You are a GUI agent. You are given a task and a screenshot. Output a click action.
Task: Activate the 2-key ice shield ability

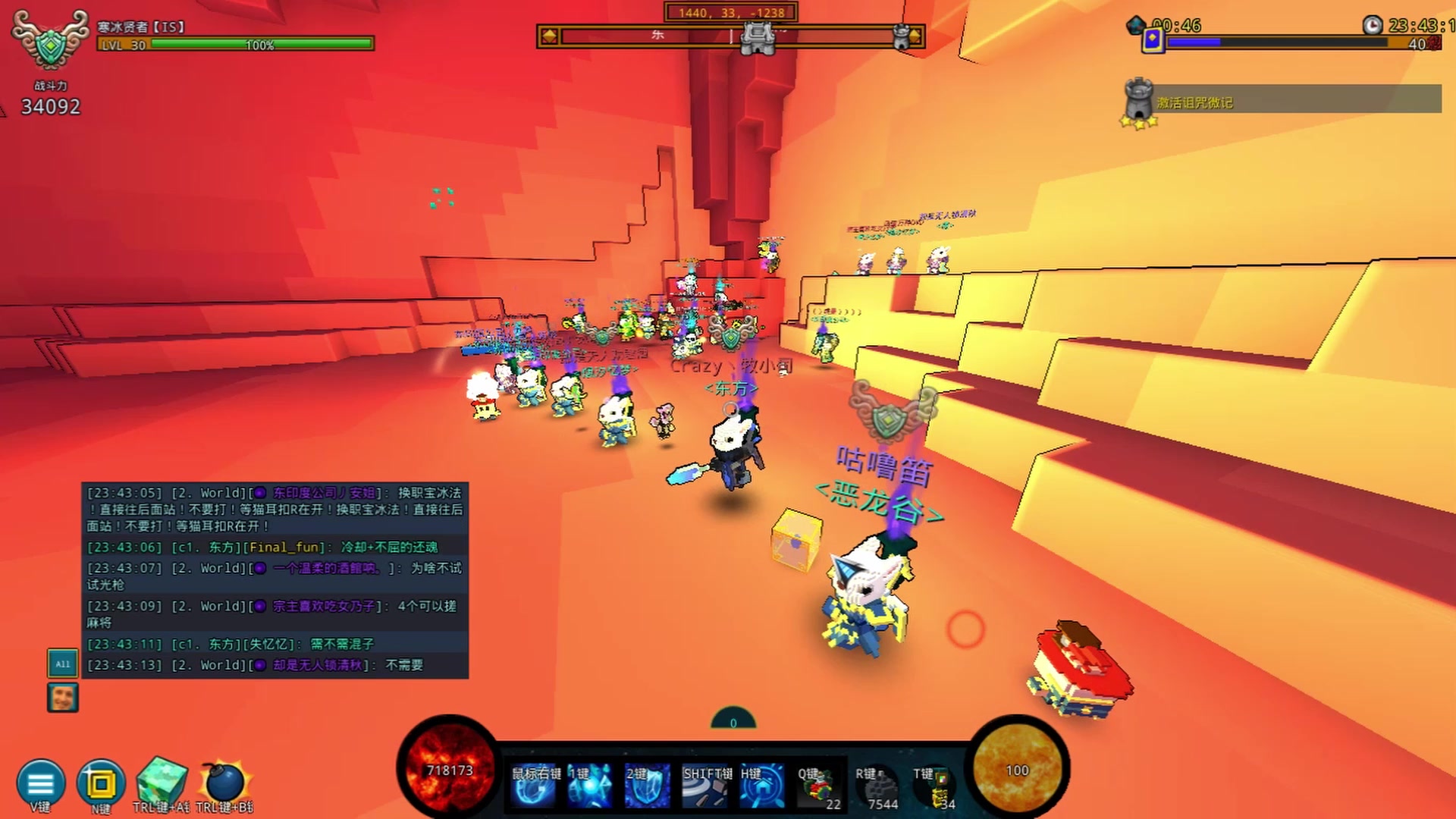pyautogui.click(x=647, y=786)
